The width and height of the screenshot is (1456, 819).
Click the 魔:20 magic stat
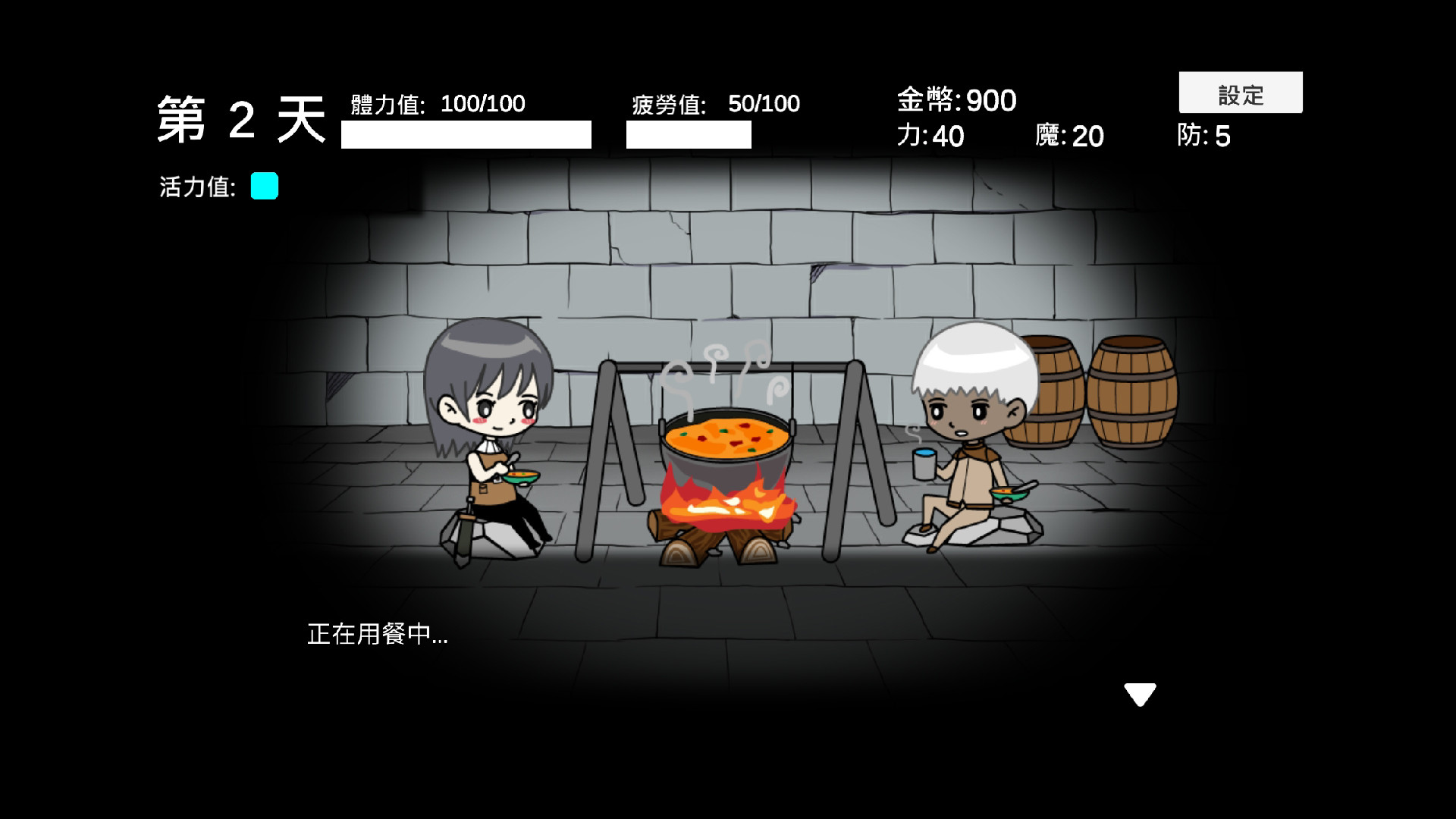1072,137
